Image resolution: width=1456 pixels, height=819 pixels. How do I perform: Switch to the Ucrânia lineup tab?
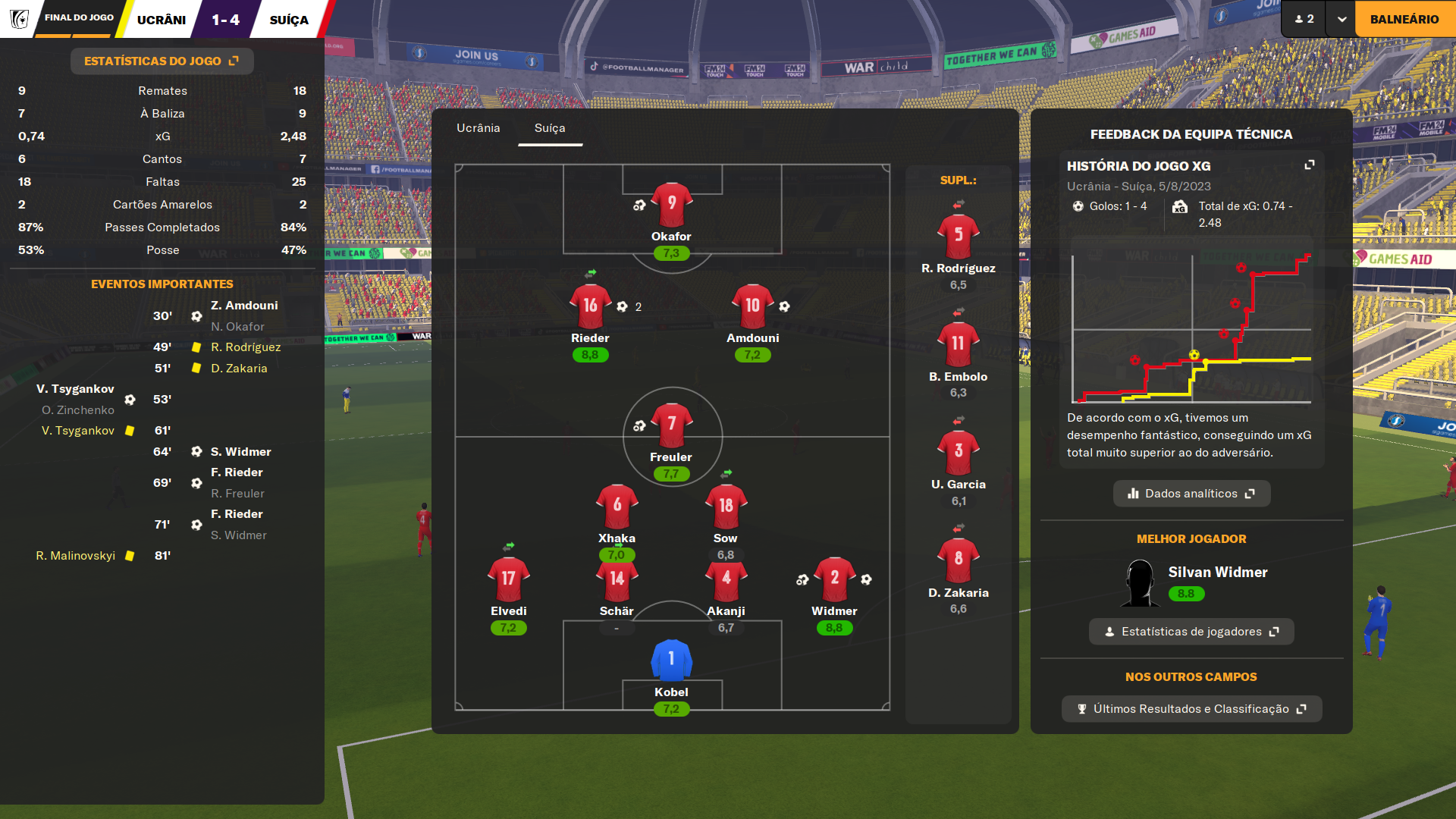pos(478,128)
